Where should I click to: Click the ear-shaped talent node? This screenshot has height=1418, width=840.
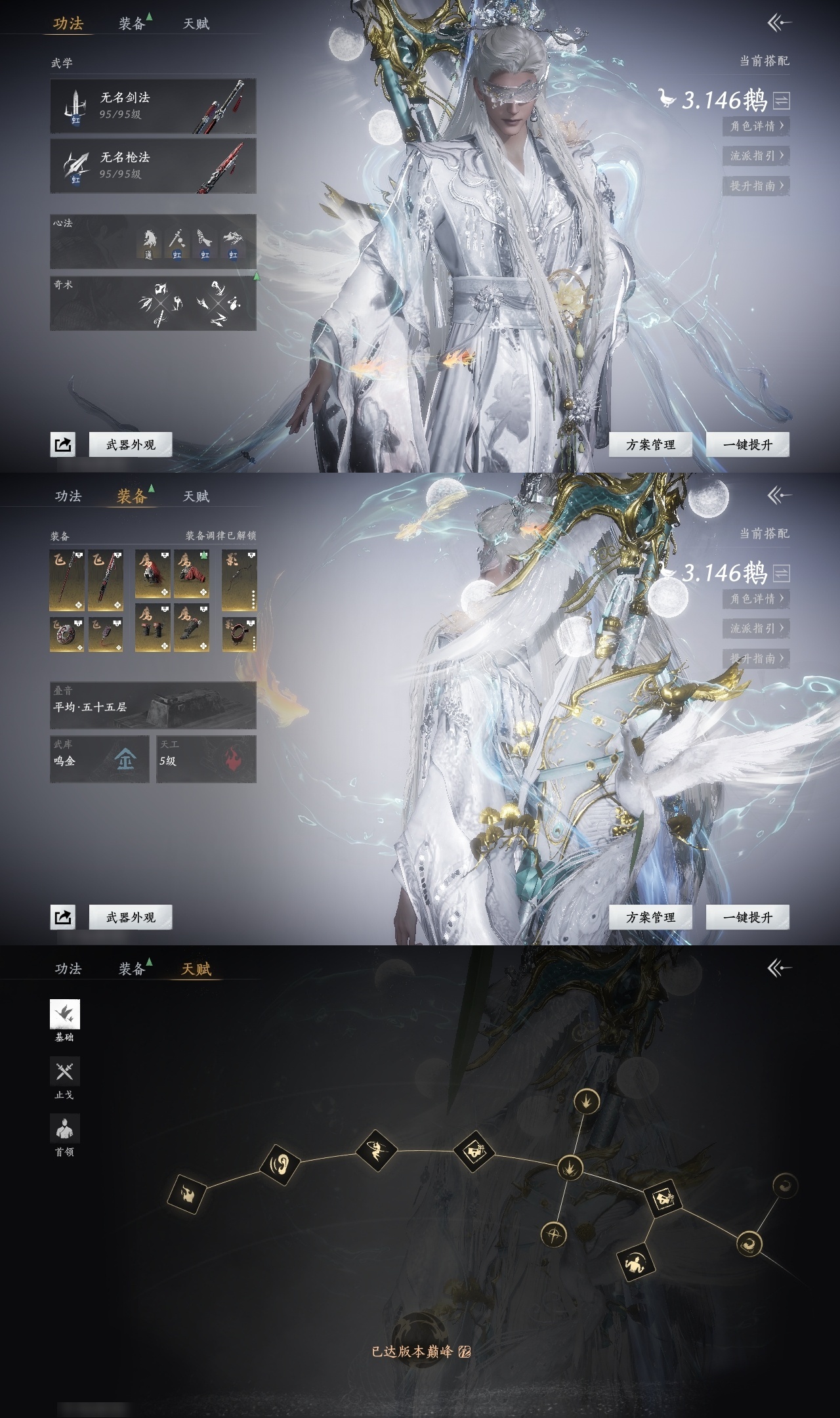pyautogui.click(x=280, y=1164)
